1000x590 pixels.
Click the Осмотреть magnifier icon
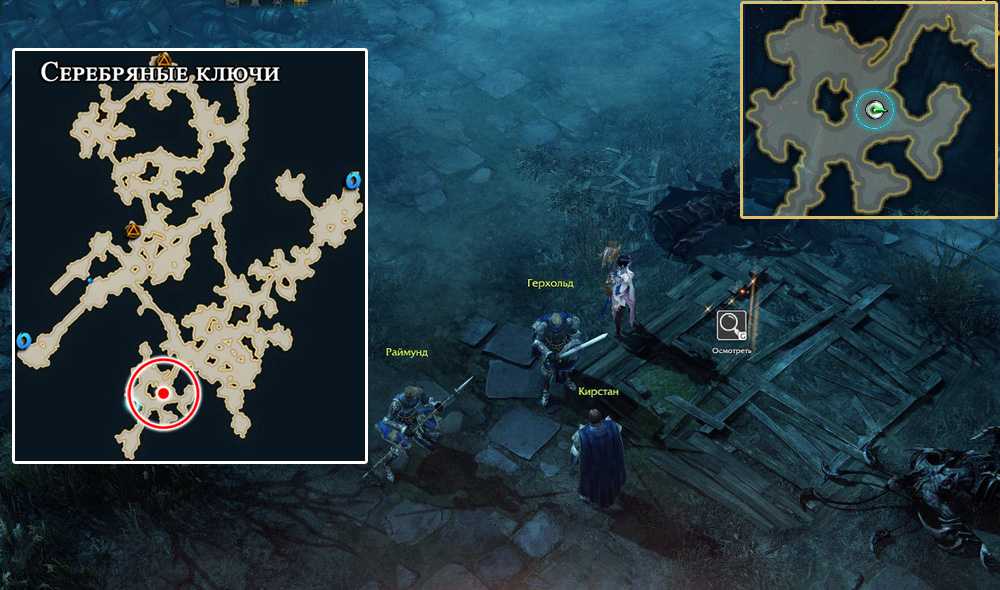pyautogui.click(x=732, y=326)
